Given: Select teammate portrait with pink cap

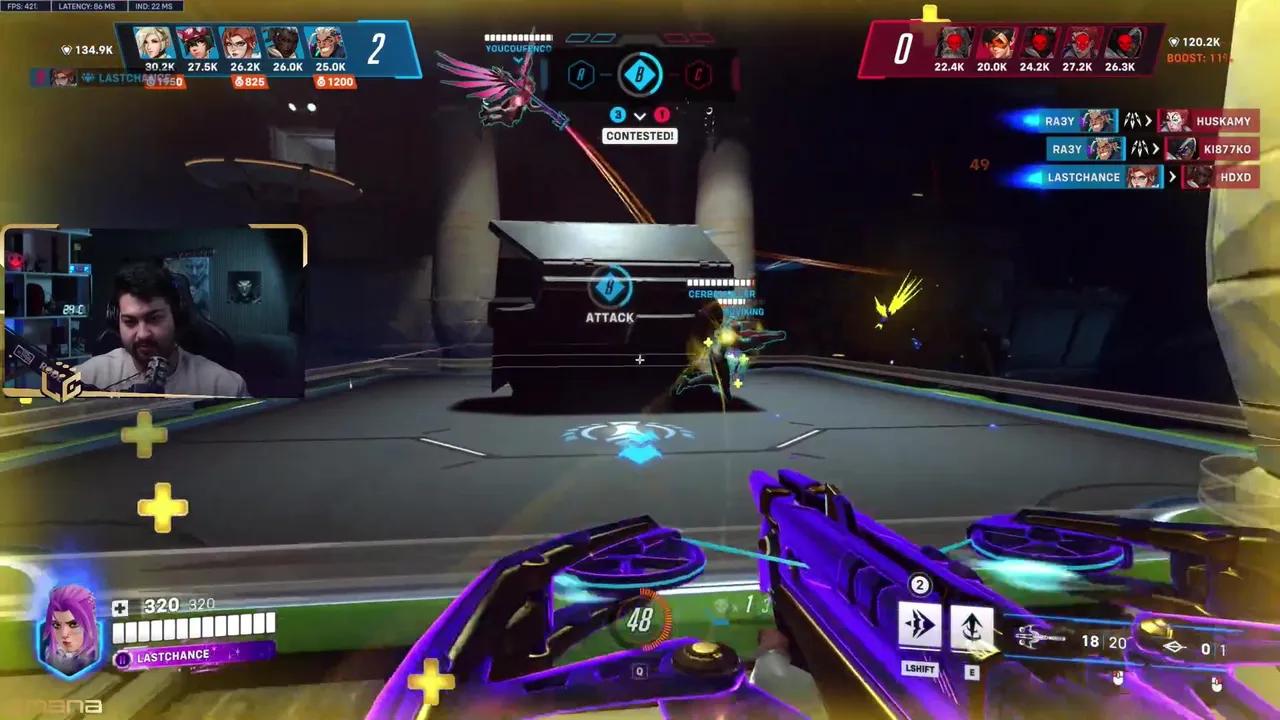Looking at the screenshot, I should [x=196, y=44].
